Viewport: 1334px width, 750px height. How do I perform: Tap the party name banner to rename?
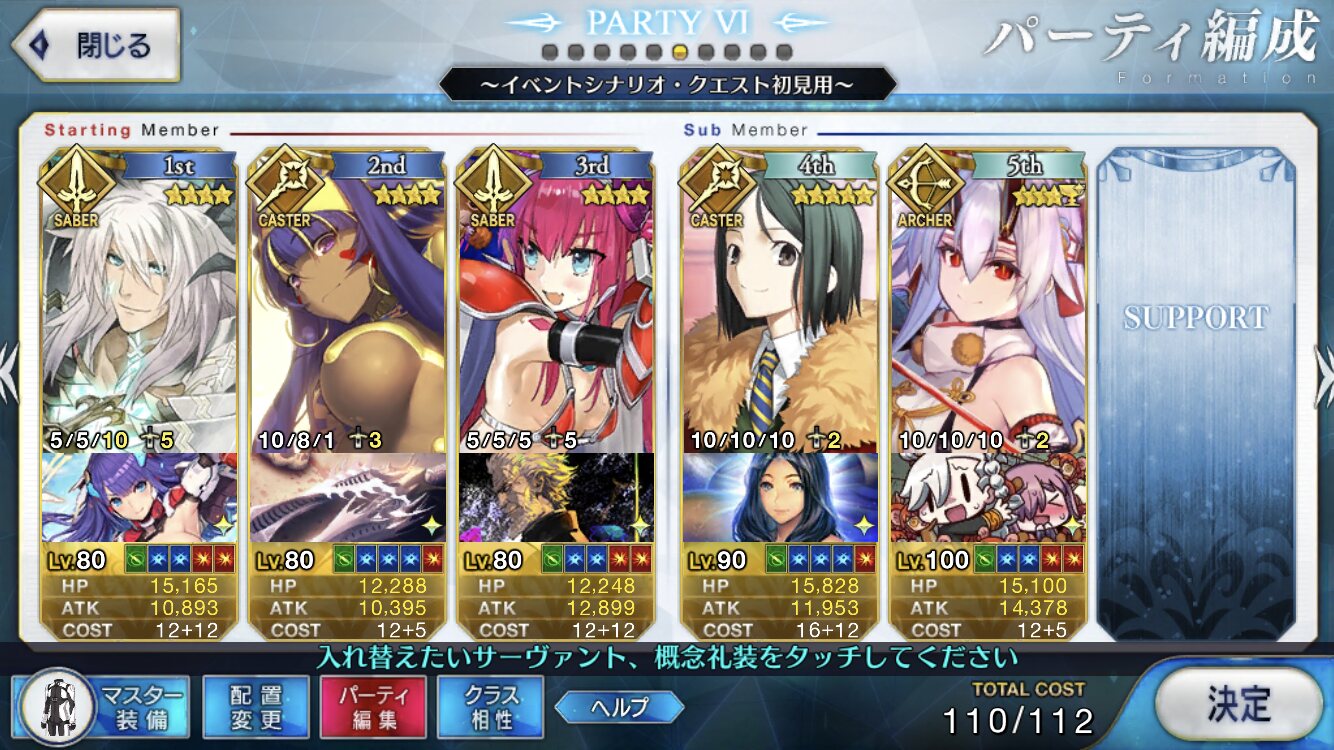coord(667,85)
